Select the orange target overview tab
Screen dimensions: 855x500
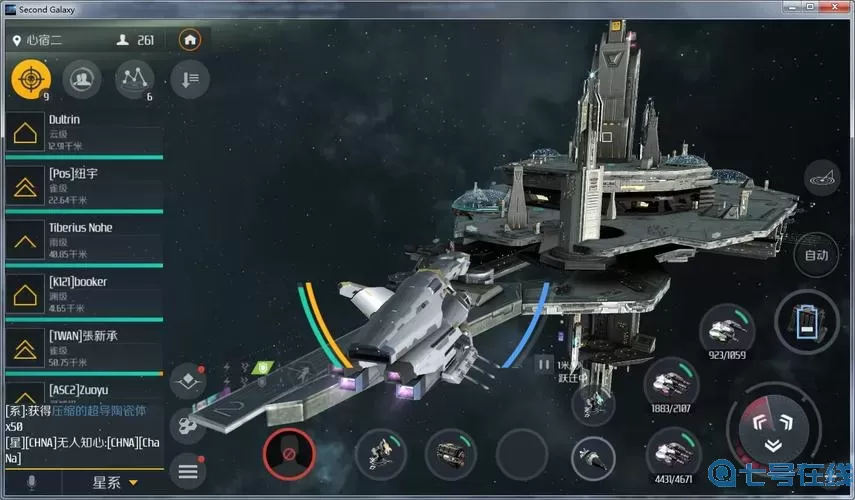31,78
